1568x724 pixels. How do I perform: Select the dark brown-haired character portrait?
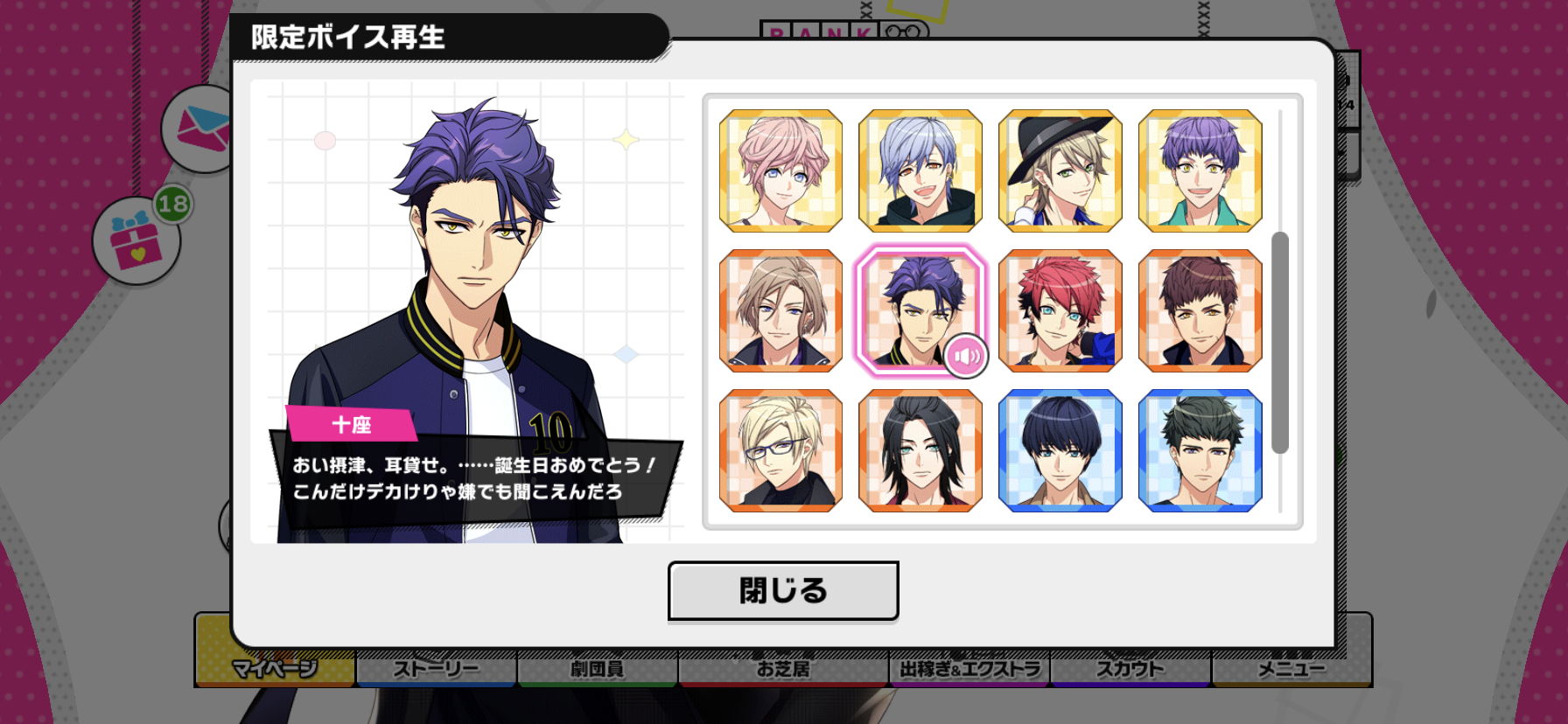pos(1200,311)
